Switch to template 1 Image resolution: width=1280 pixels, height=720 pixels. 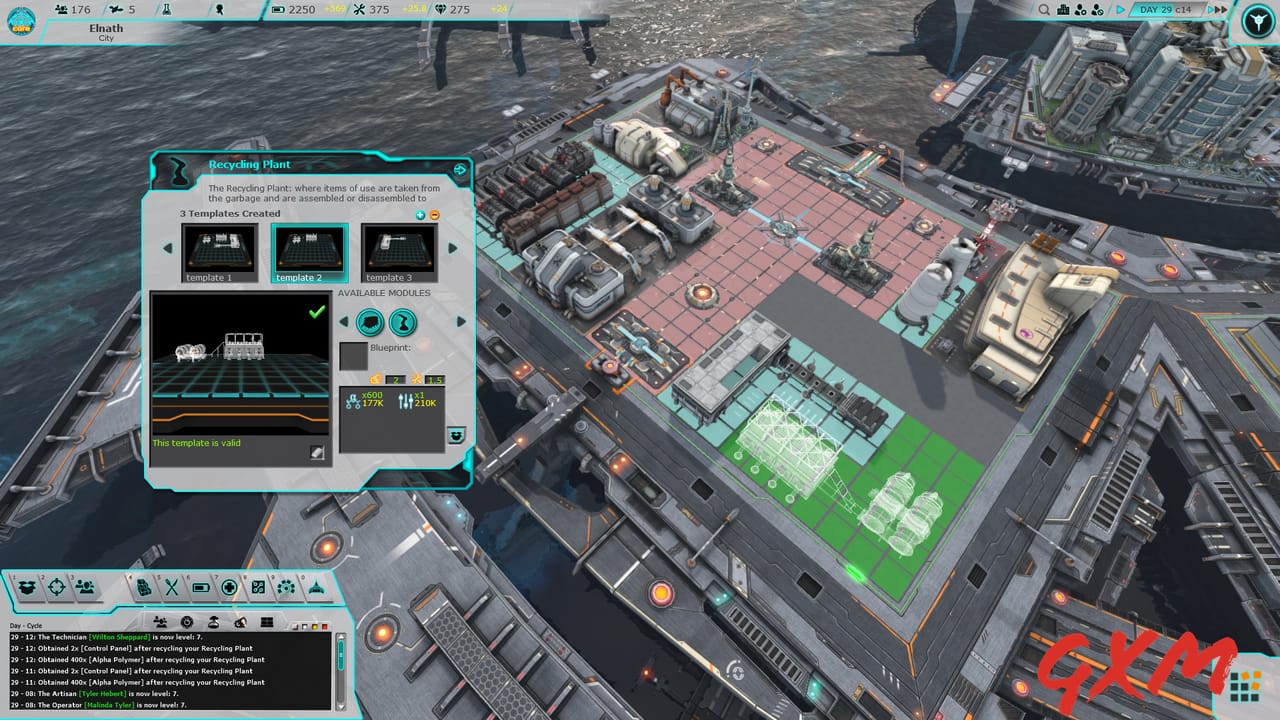coord(218,250)
